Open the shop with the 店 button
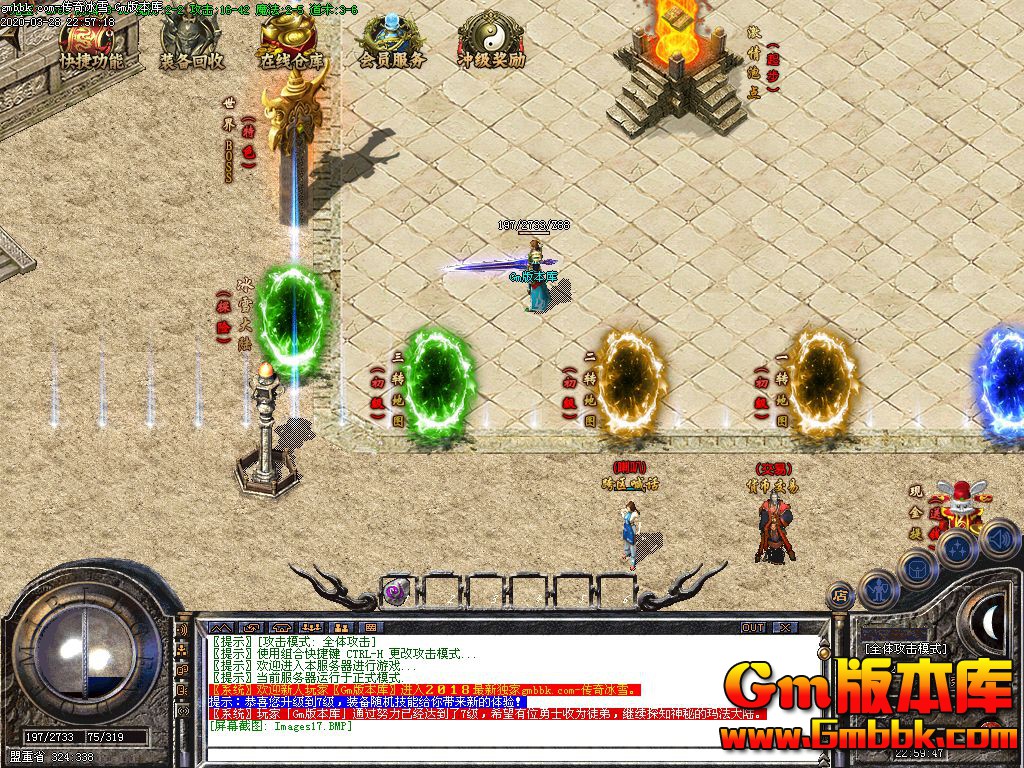Viewport: 1024px width, 768px height. [840, 597]
